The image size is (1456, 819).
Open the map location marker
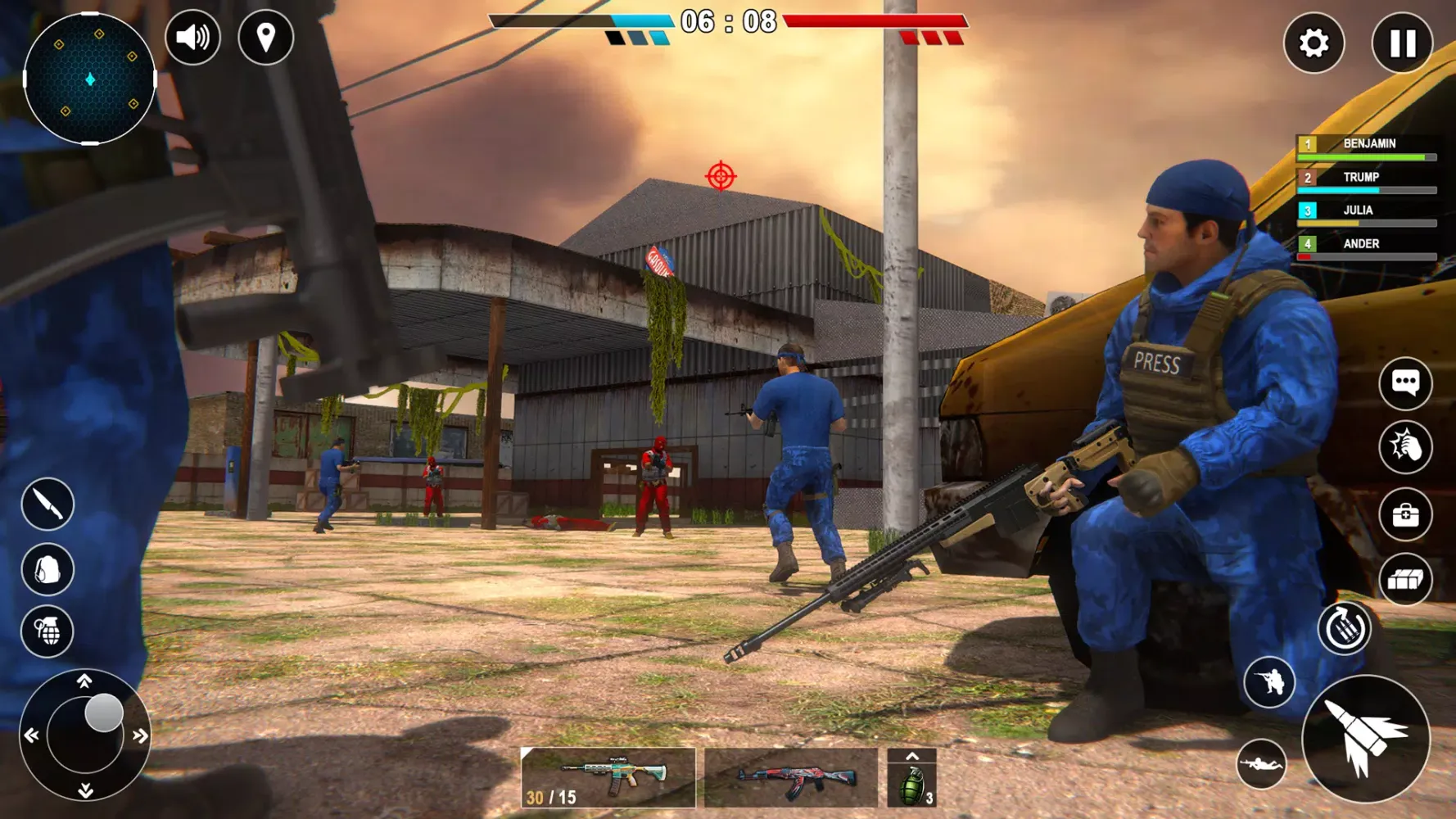tap(264, 36)
